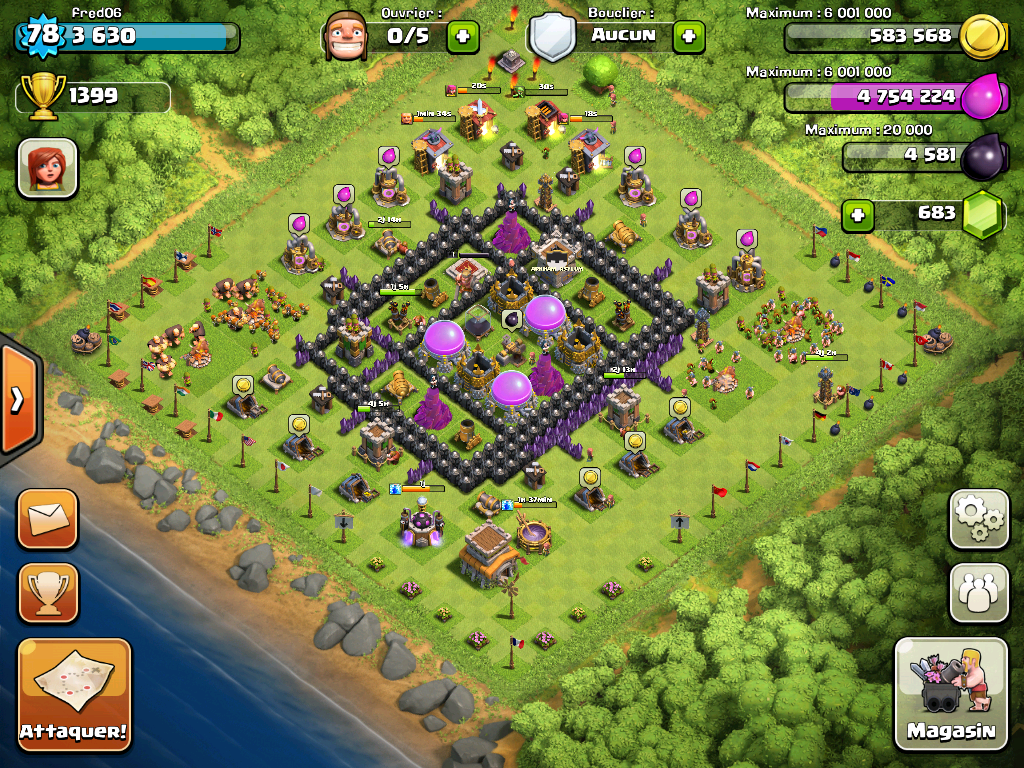
Task: Purchase more gems with the plus button
Action: click(x=856, y=215)
